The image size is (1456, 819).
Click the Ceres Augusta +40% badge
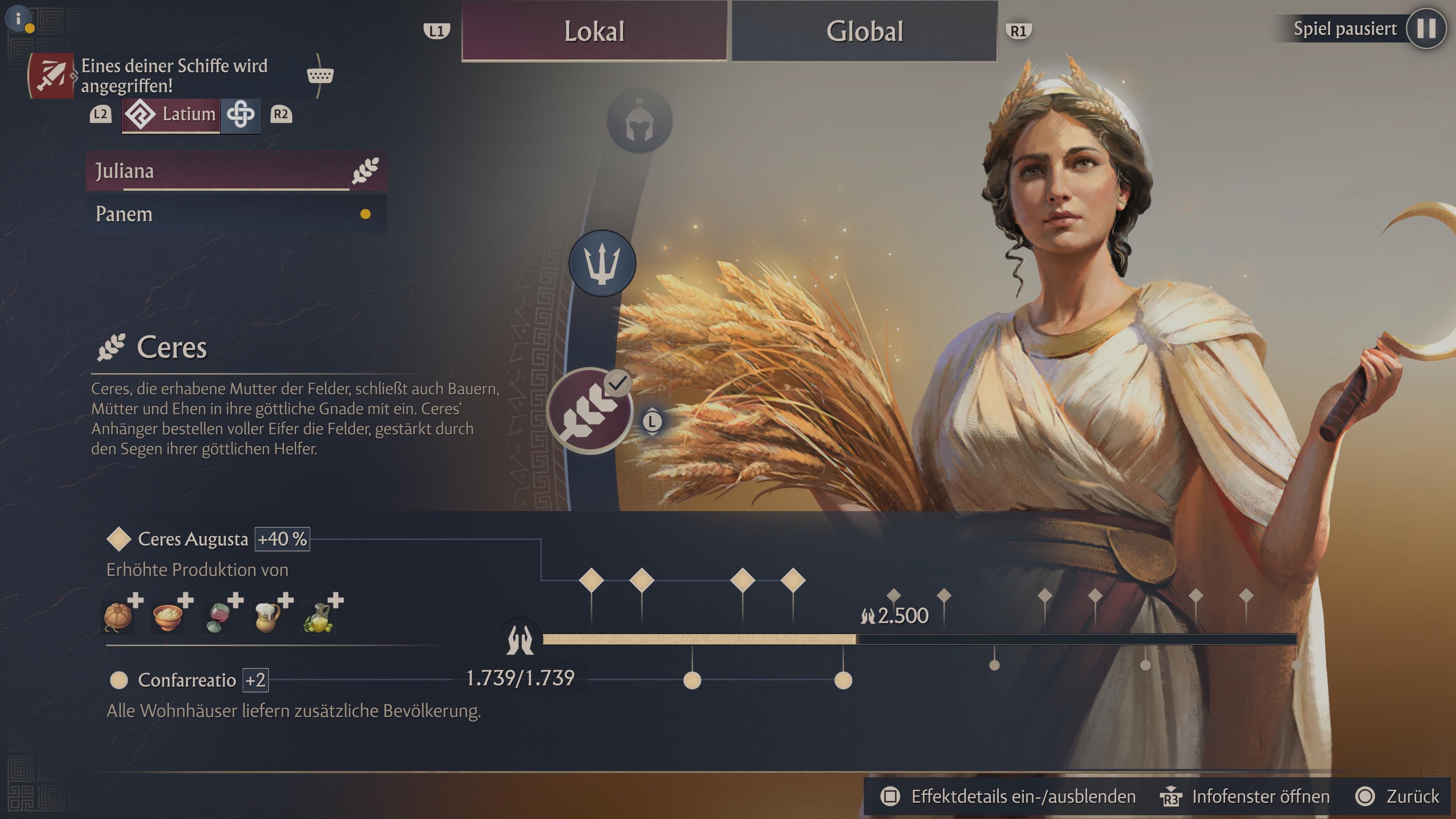pos(282,539)
